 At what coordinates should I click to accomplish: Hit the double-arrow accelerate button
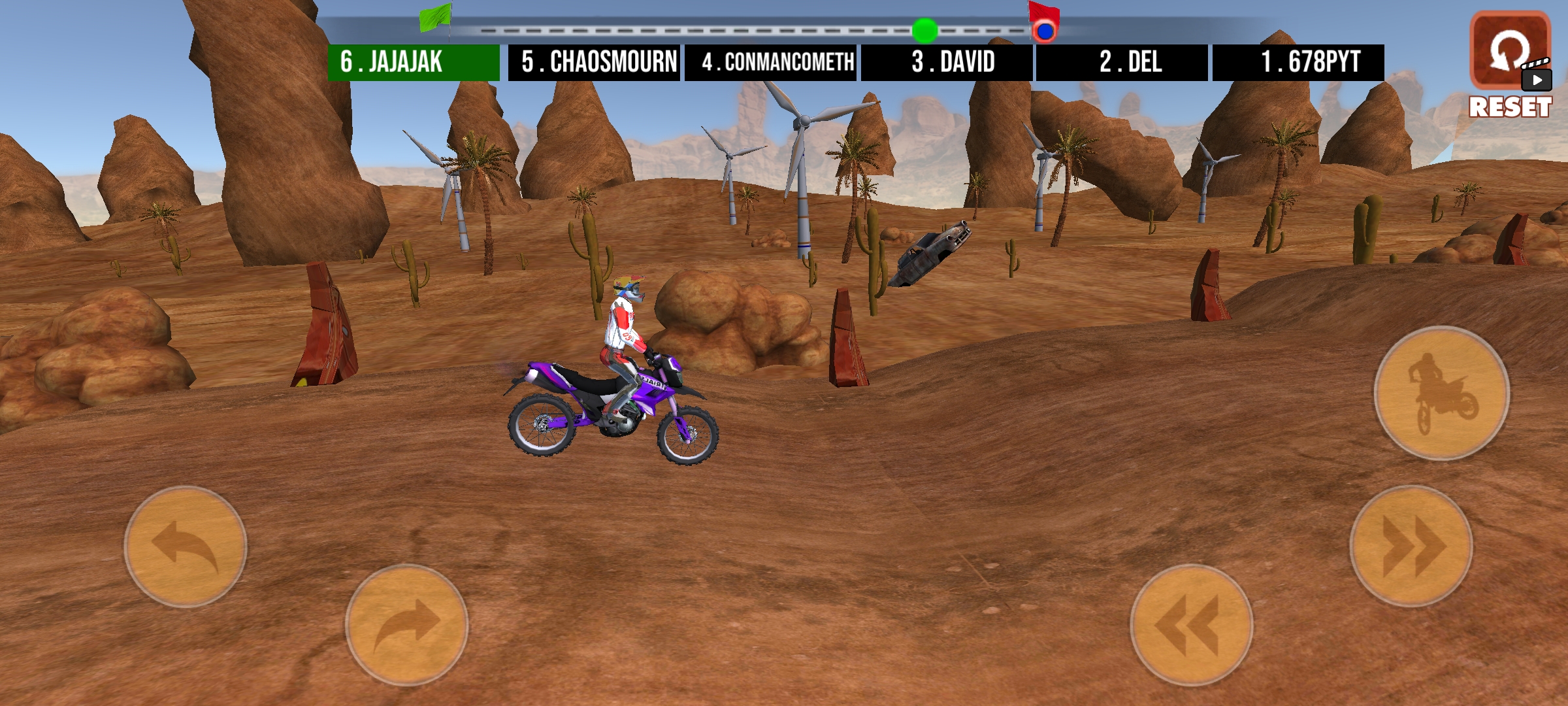click(x=1411, y=546)
